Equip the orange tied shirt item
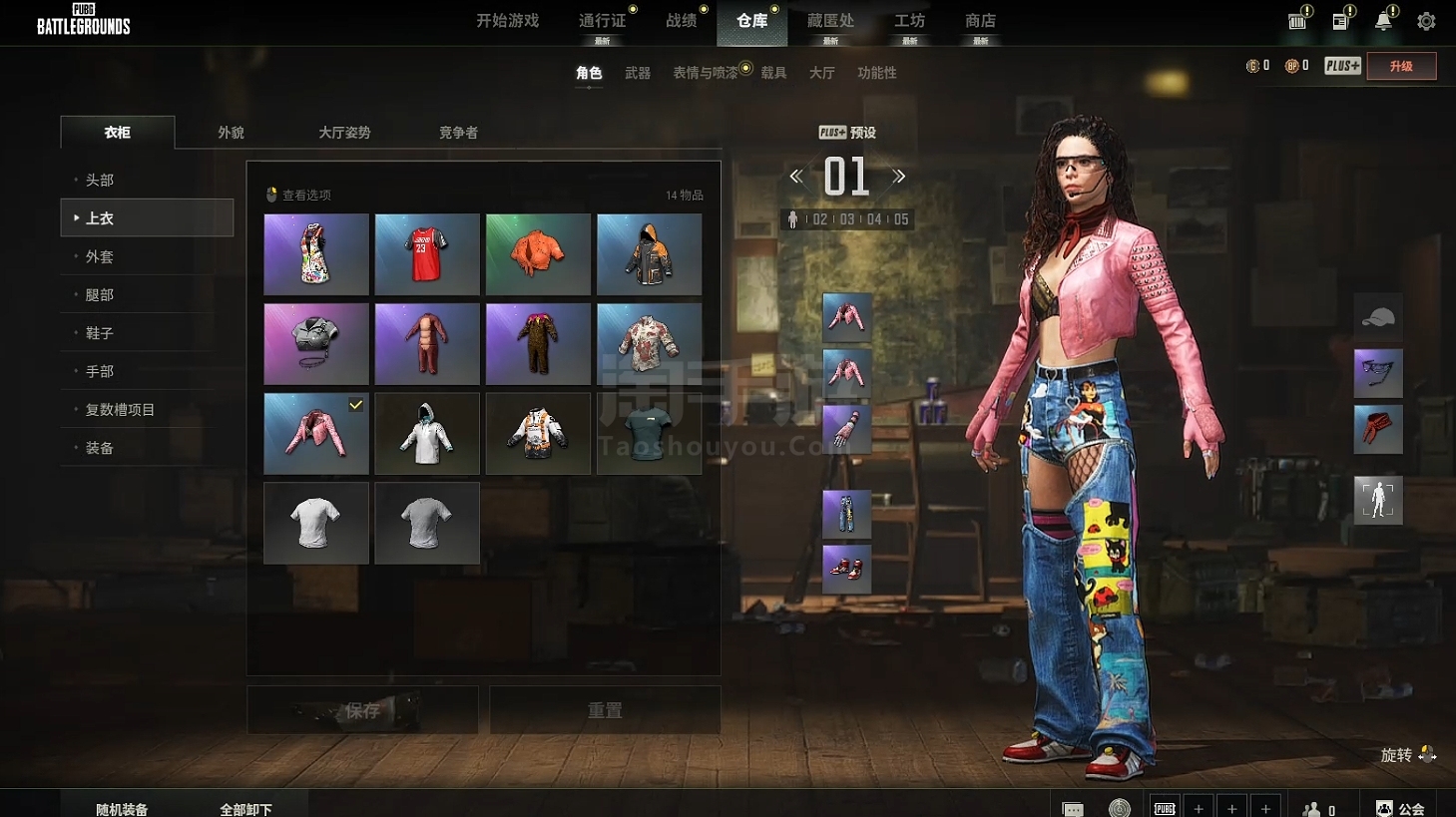This screenshot has height=817, width=1456. (x=538, y=254)
